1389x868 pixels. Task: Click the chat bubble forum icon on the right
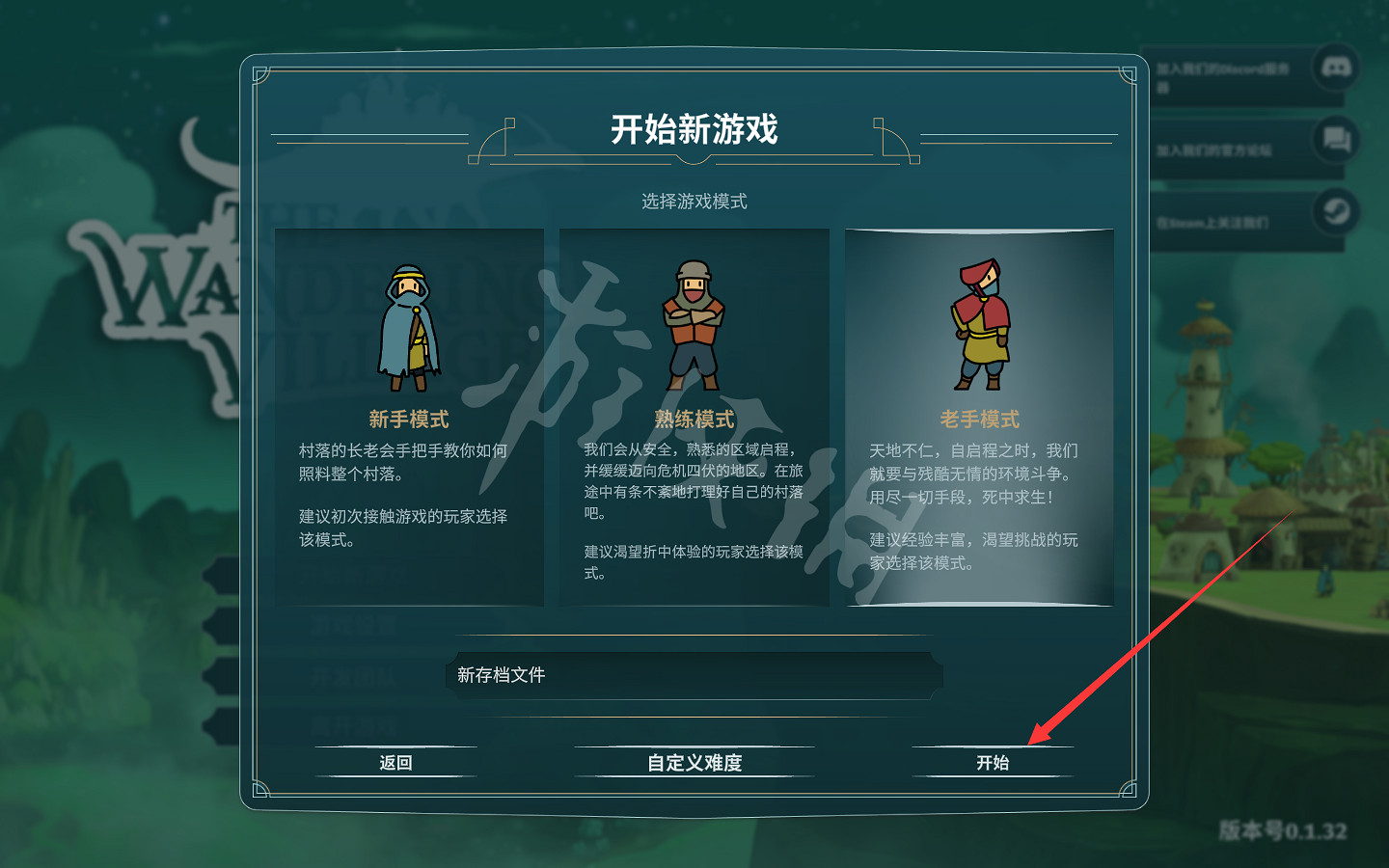point(1335,140)
